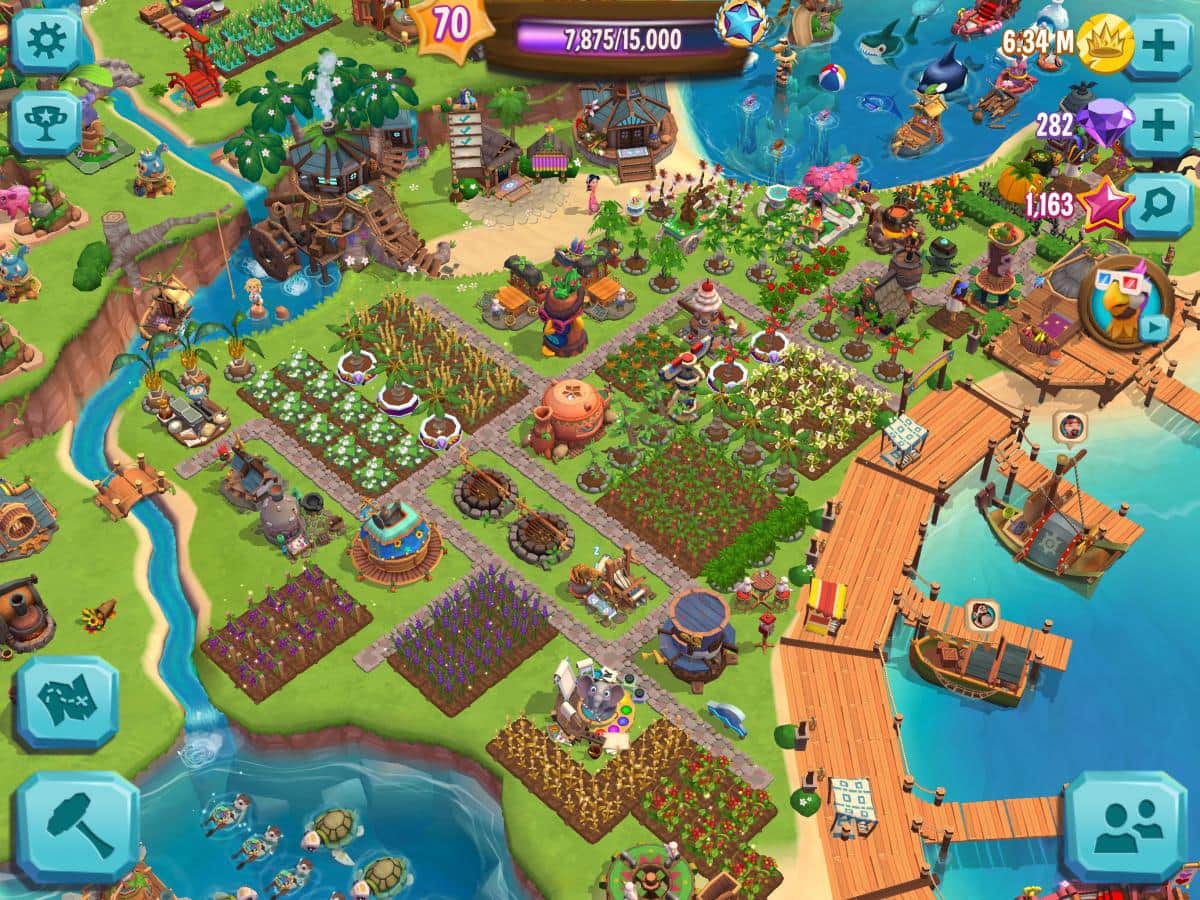Buy purple gems using plus button

coord(1157,125)
